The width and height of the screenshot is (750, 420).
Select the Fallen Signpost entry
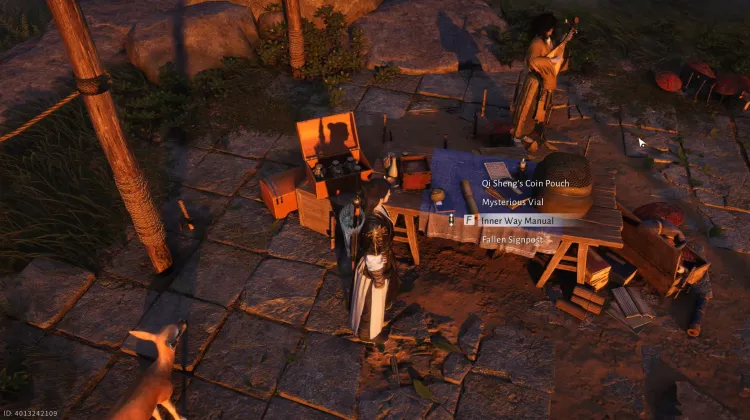click(512, 240)
